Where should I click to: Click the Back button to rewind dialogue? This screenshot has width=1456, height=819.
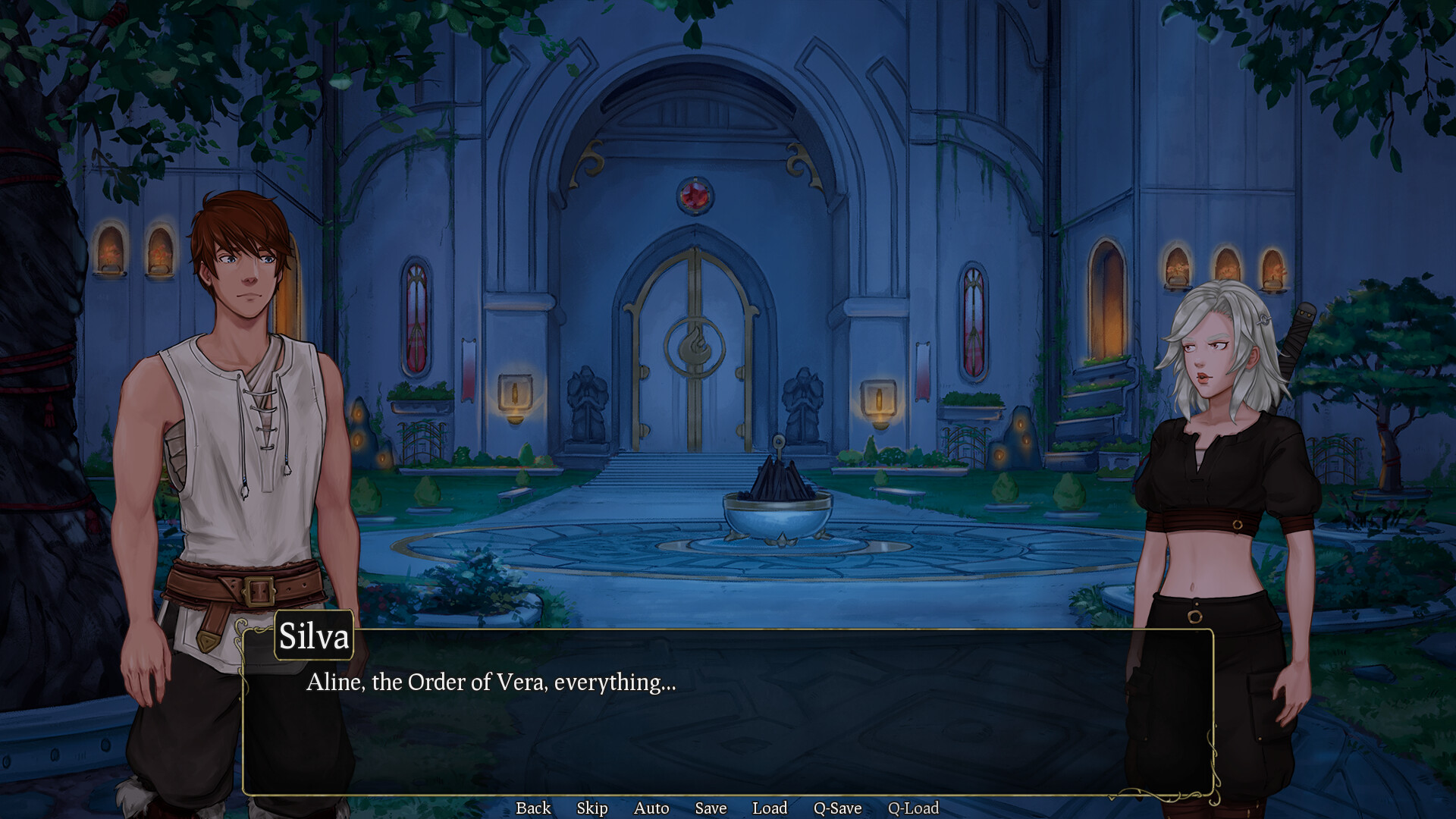(533, 808)
